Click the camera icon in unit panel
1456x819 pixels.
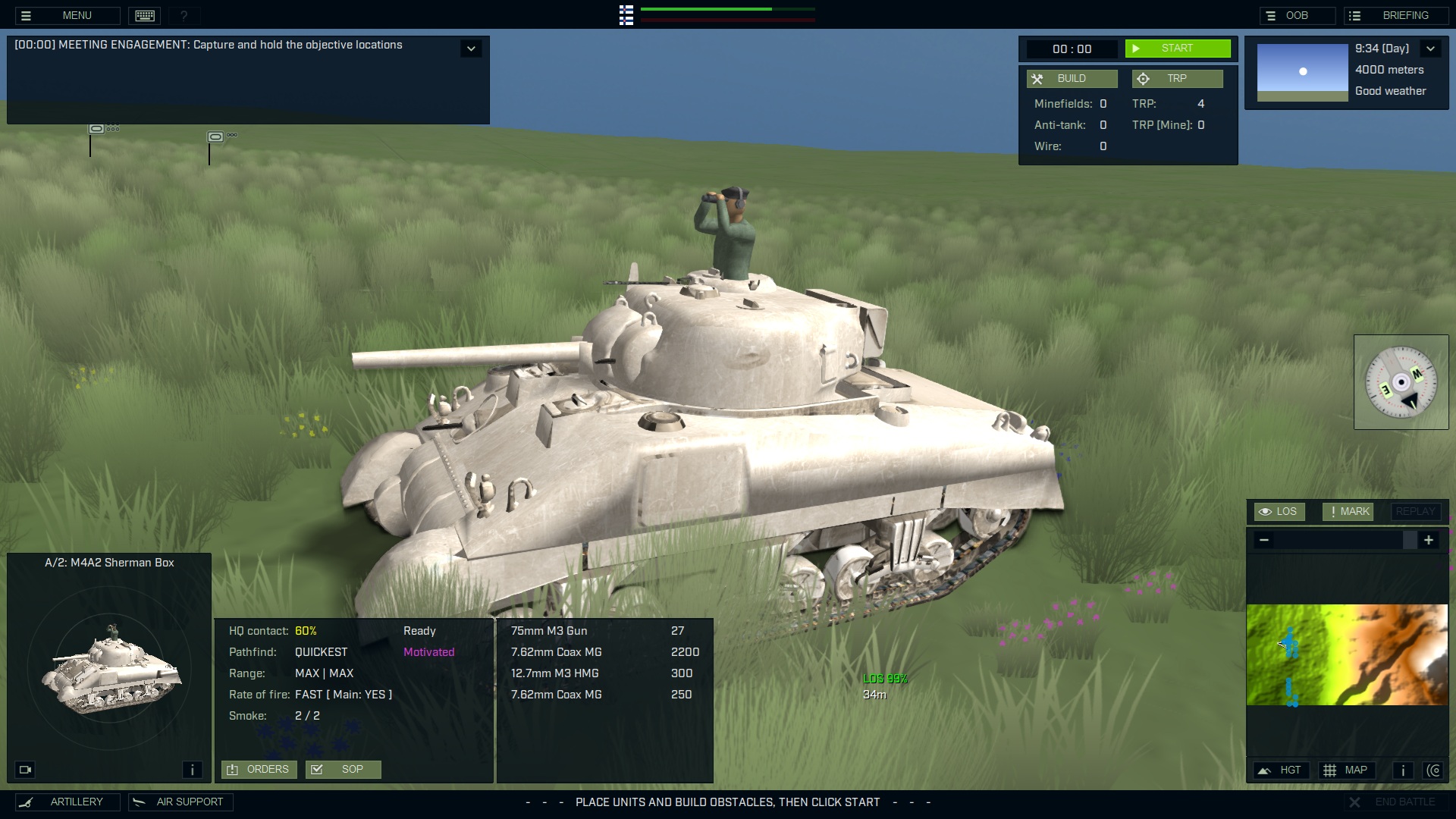click(25, 769)
